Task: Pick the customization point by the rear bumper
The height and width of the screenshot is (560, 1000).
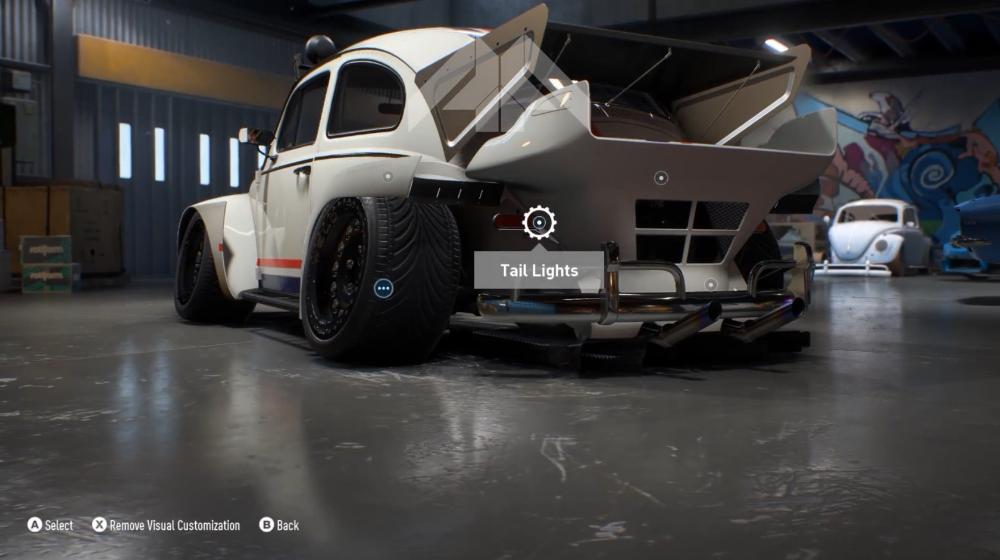Action: [709, 284]
